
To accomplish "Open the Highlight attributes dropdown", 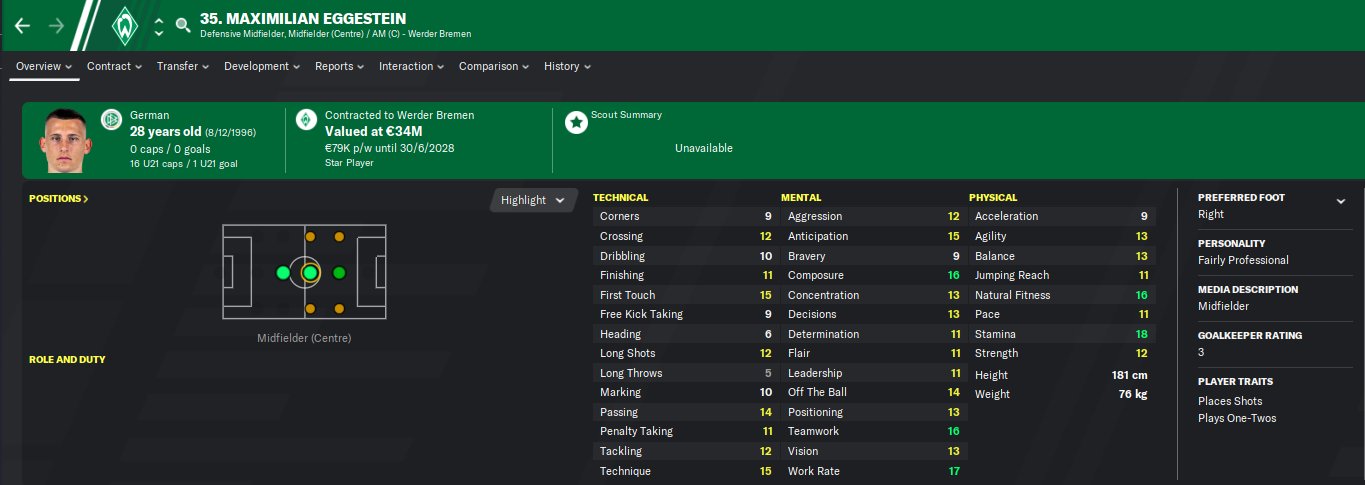I will pyautogui.click(x=533, y=200).
